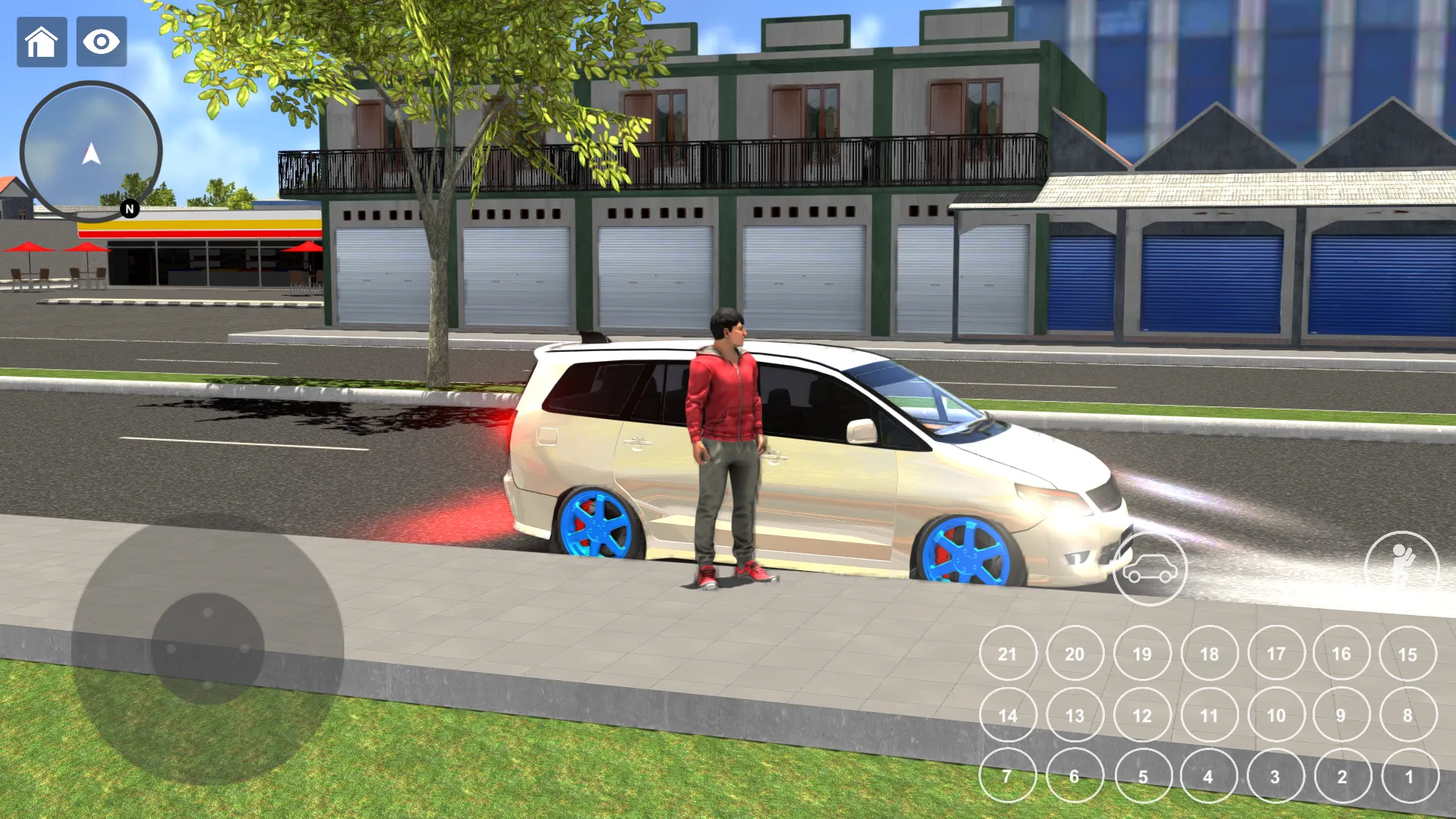This screenshot has height=819, width=1456.
Task: Select button 12 in the middle row
Action: [x=1141, y=714]
